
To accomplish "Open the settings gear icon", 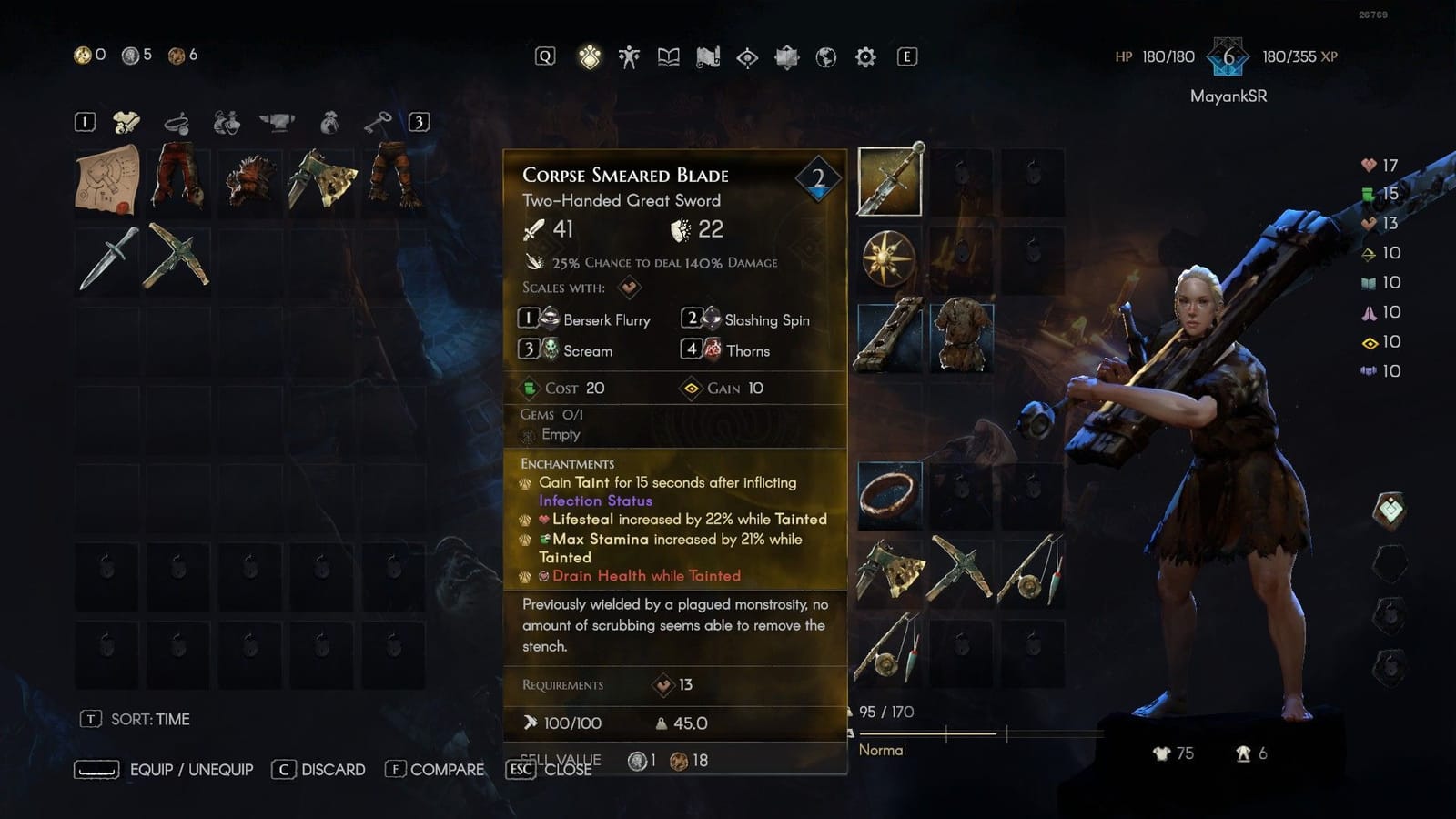I will (864, 56).
